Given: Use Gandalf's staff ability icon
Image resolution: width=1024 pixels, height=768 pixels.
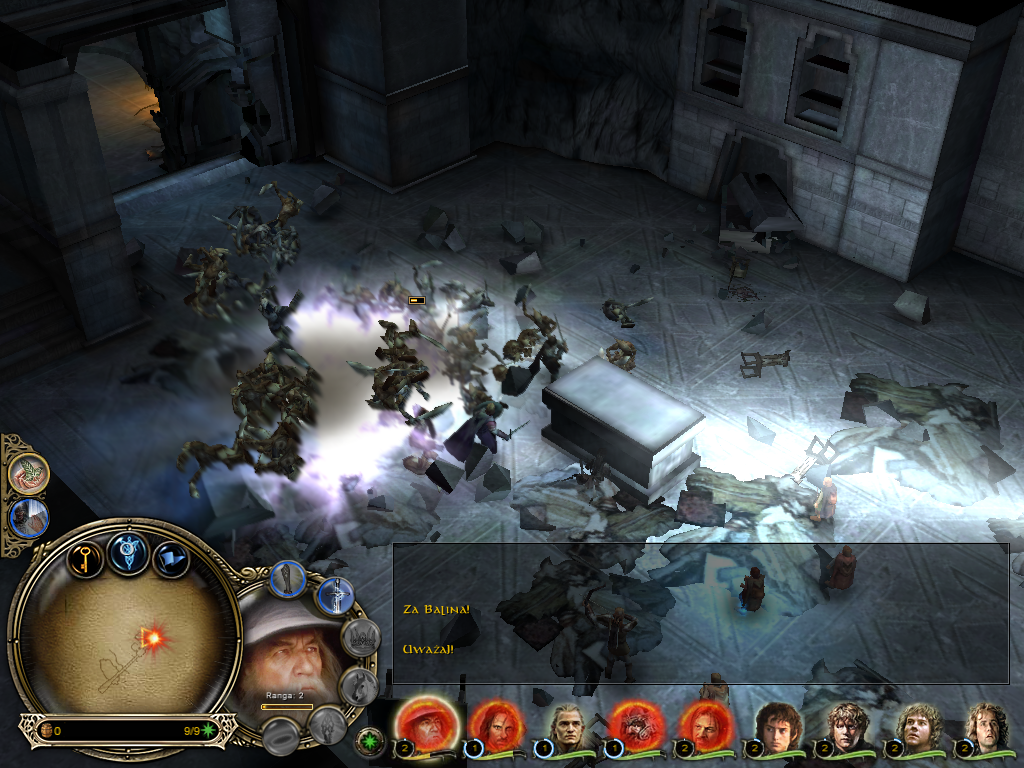Looking at the screenshot, I should pos(288,580).
